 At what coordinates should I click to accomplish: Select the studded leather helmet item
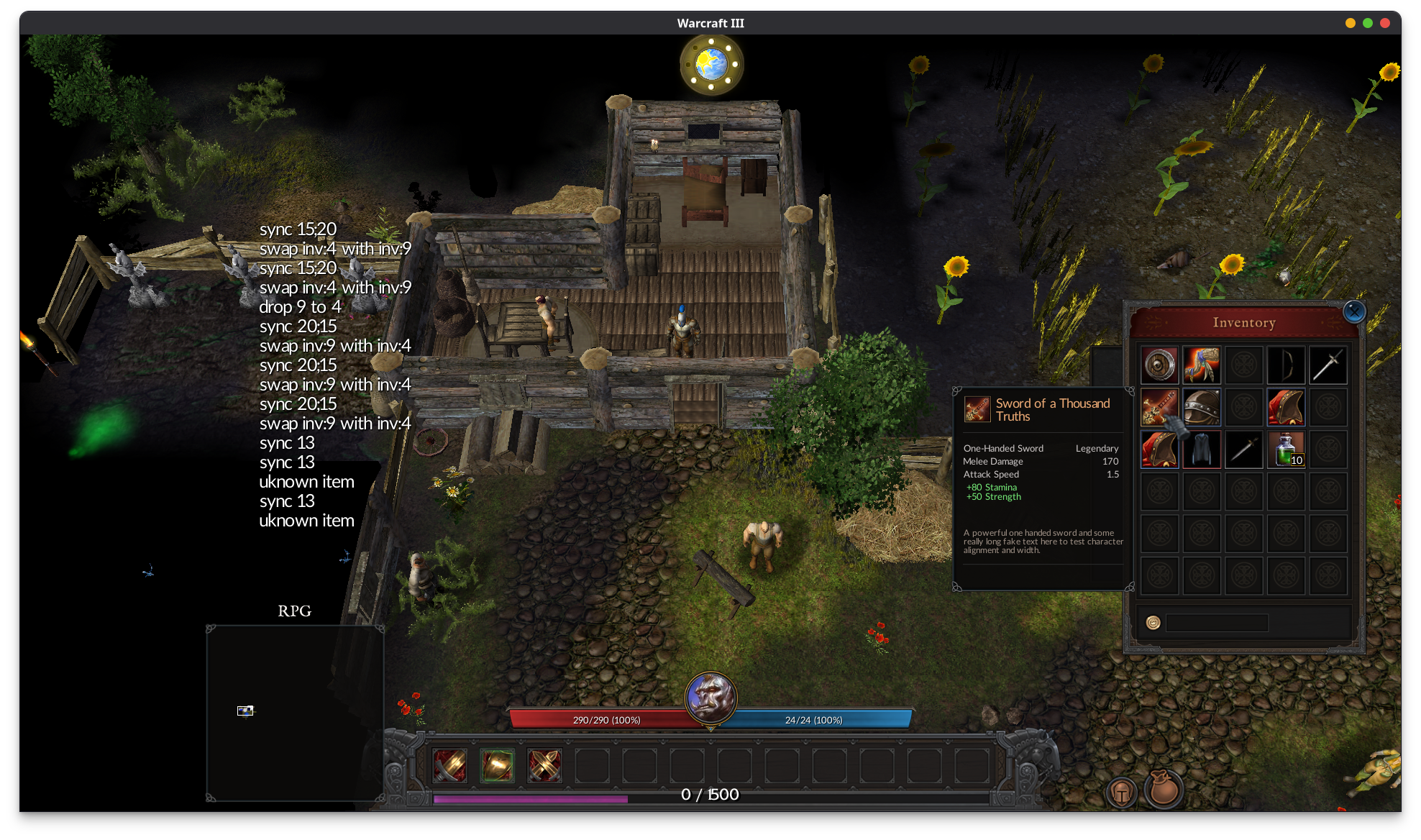point(1202,407)
